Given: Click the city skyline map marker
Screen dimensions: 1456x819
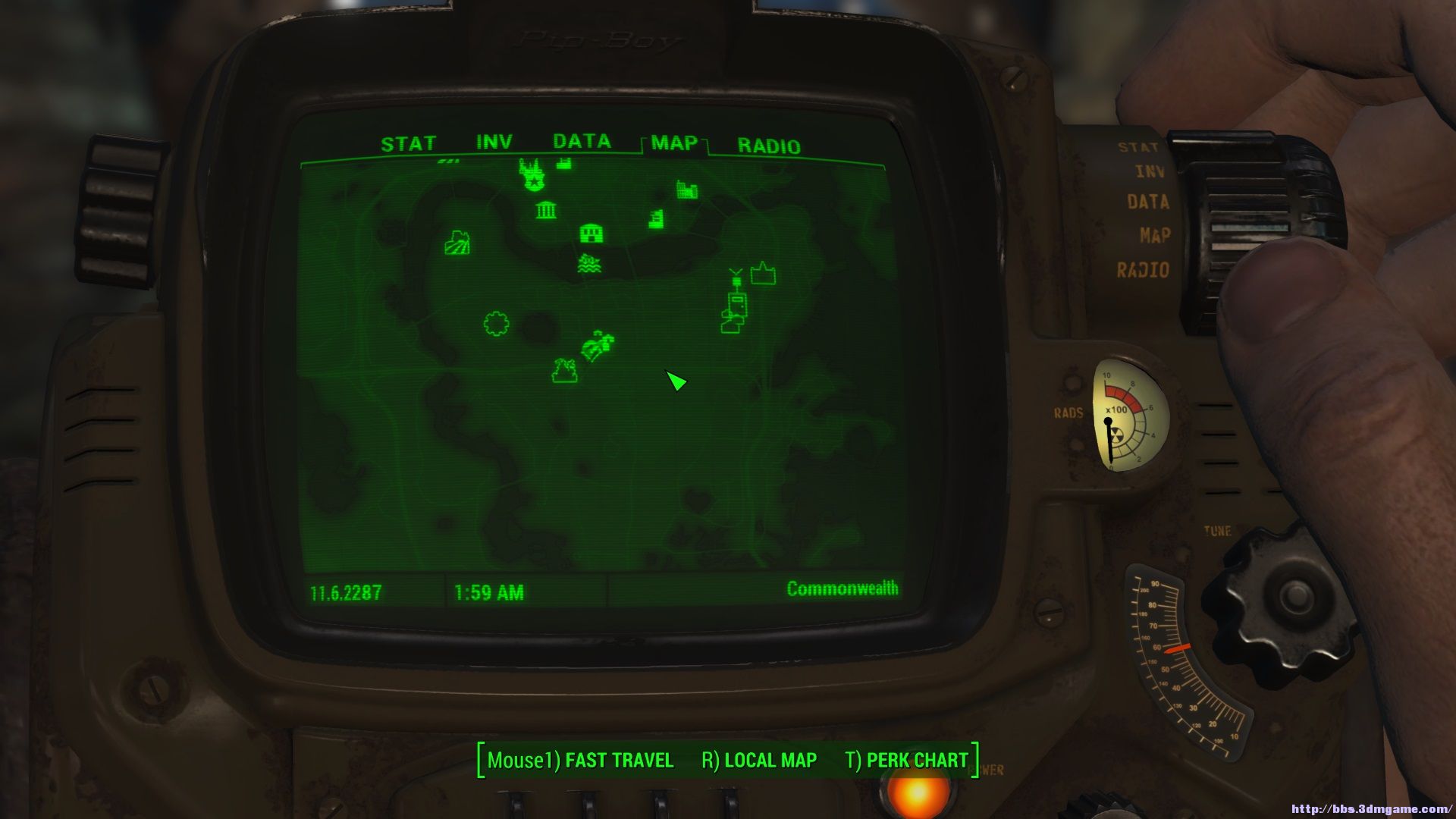Looking at the screenshot, I should 687,190.
